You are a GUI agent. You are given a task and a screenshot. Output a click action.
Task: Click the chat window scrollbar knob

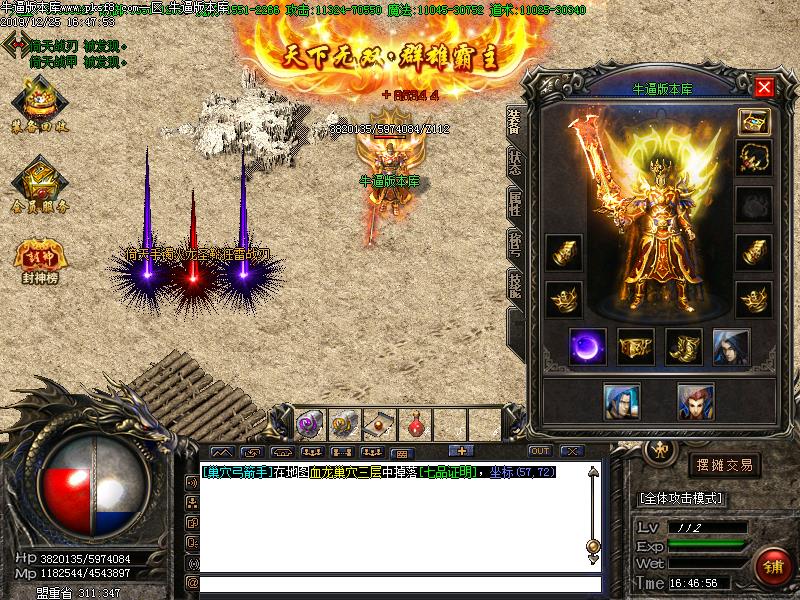[x=593, y=546]
